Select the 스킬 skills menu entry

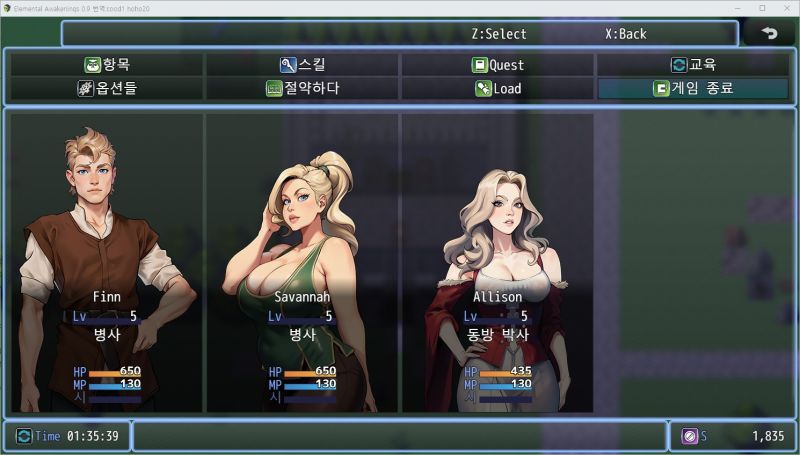[302, 65]
